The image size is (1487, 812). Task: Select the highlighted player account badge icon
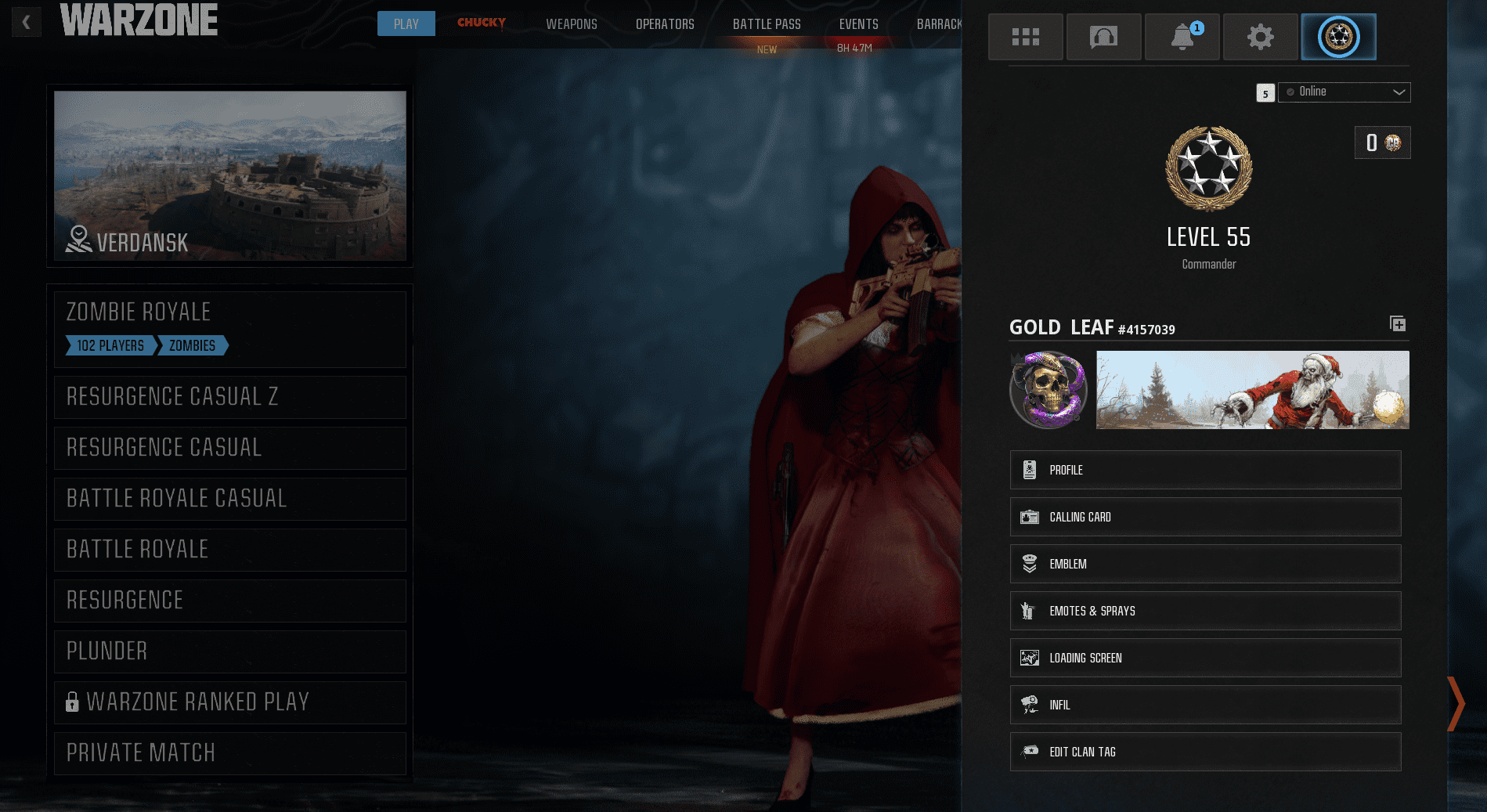1338,36
